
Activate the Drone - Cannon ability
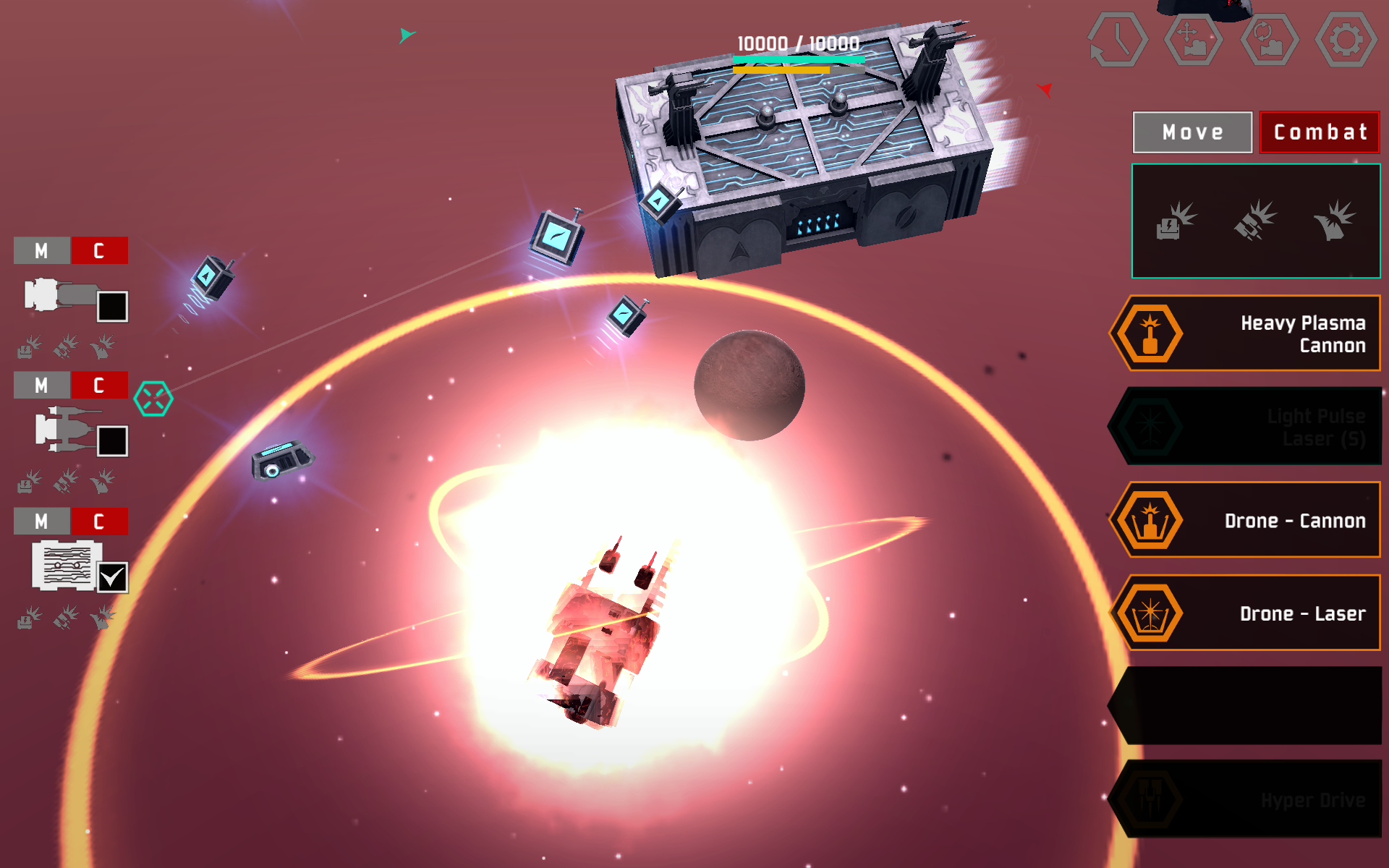(1150, 520)
